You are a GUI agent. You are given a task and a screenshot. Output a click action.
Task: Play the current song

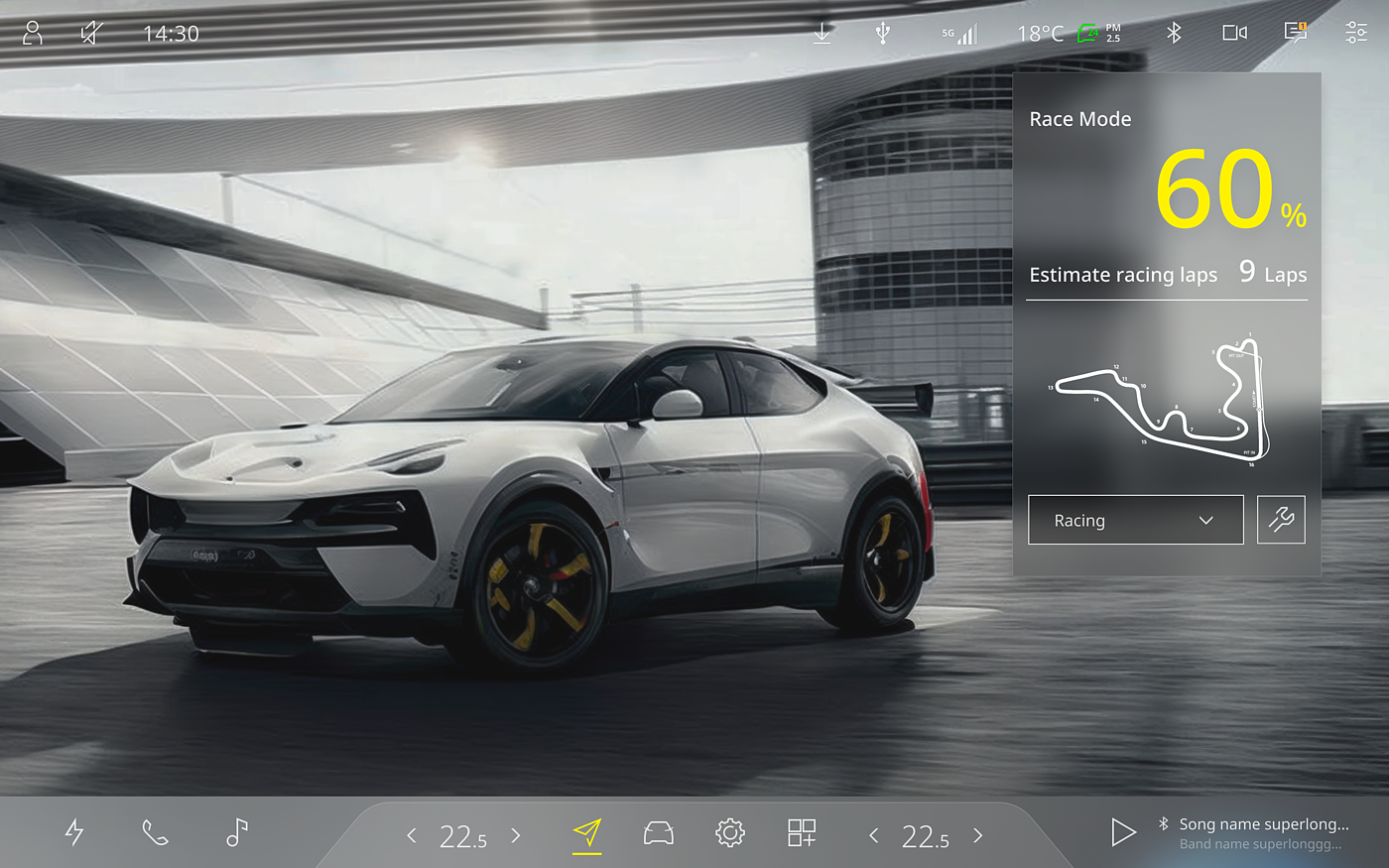click(1123, 832)
